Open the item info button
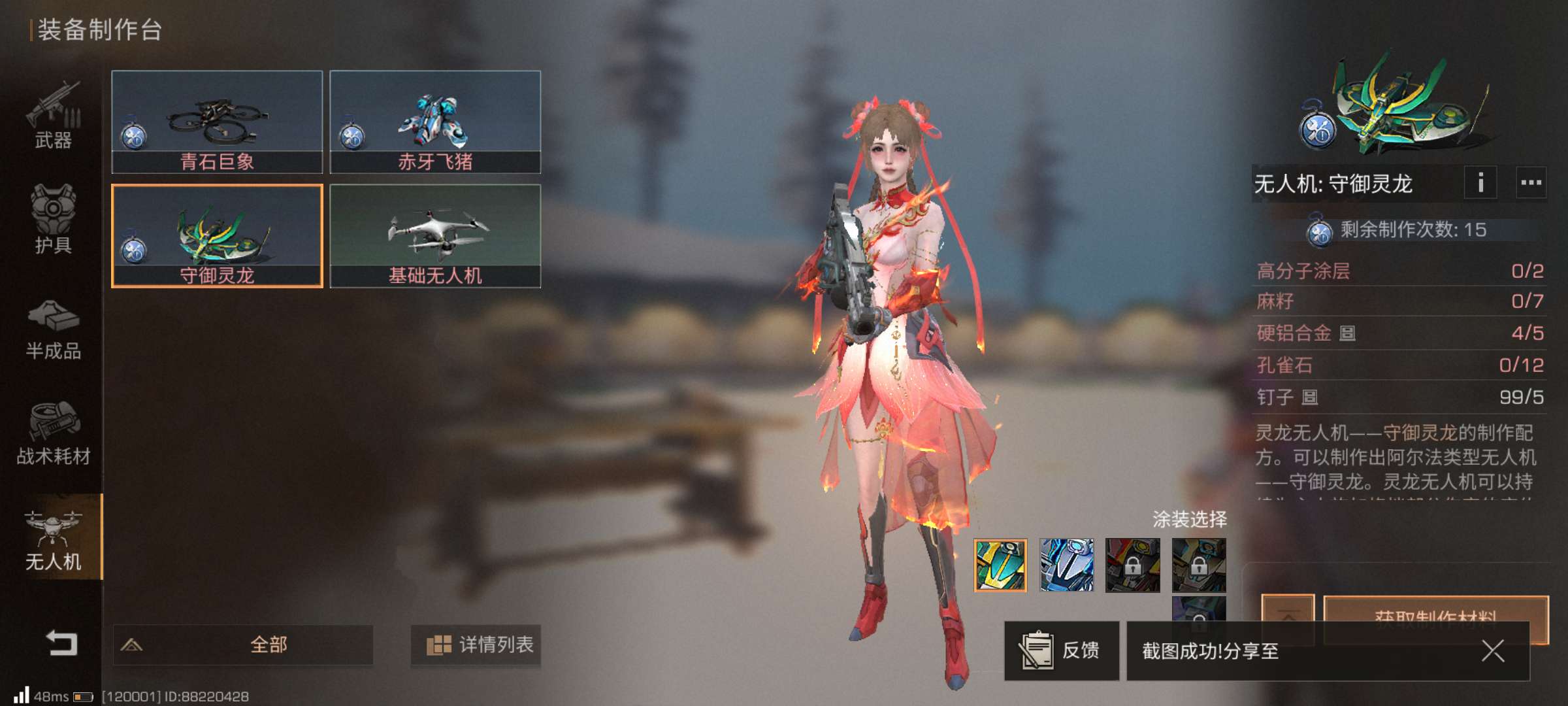Image resolution: width=1568 pixels, height=706 pixels. pos(1480,183)
